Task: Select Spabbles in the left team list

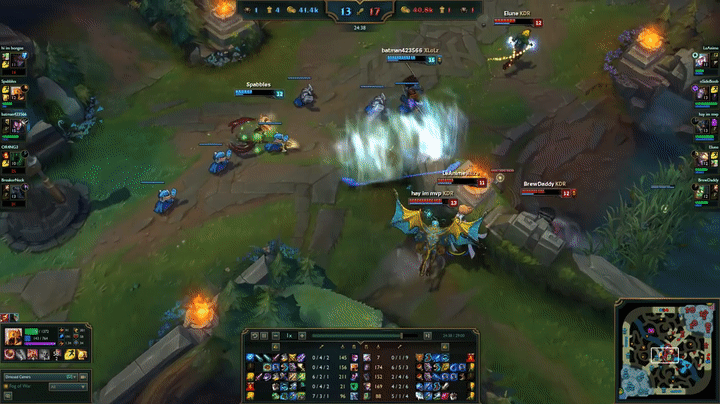Action: point(19,92)
